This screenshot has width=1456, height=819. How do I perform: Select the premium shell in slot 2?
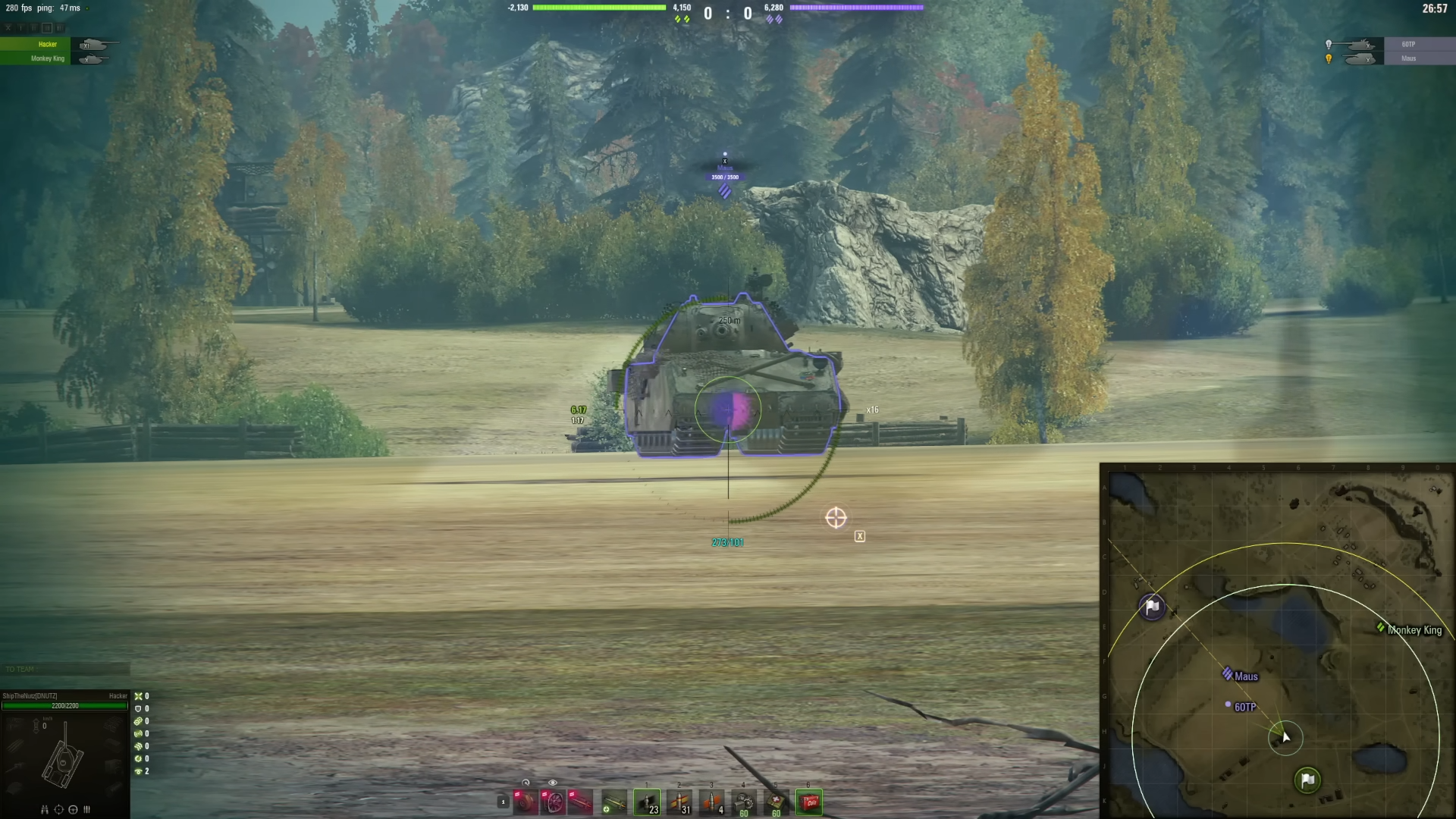tap(679, 802)
